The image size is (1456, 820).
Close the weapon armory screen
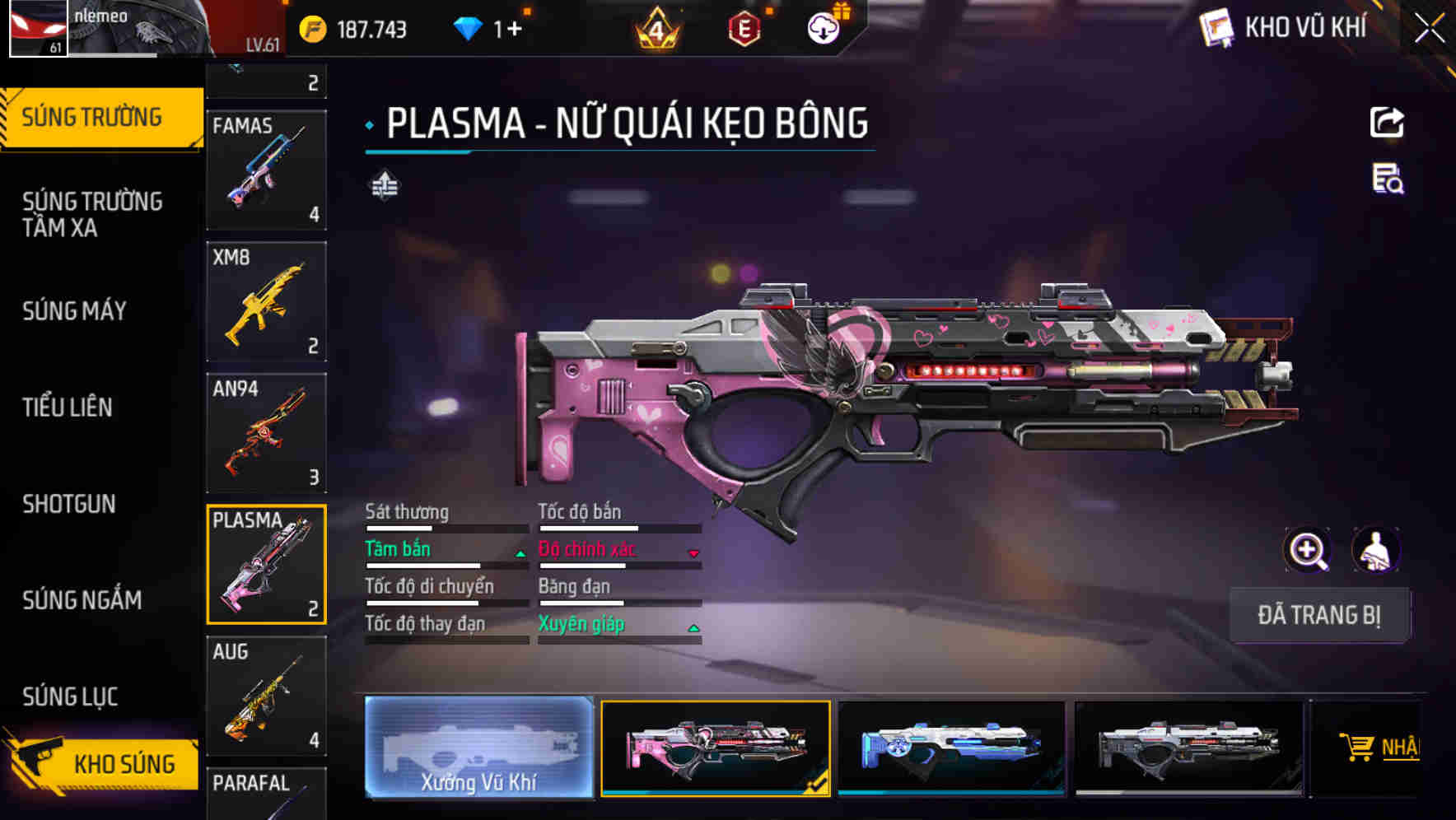point(1430,29)
